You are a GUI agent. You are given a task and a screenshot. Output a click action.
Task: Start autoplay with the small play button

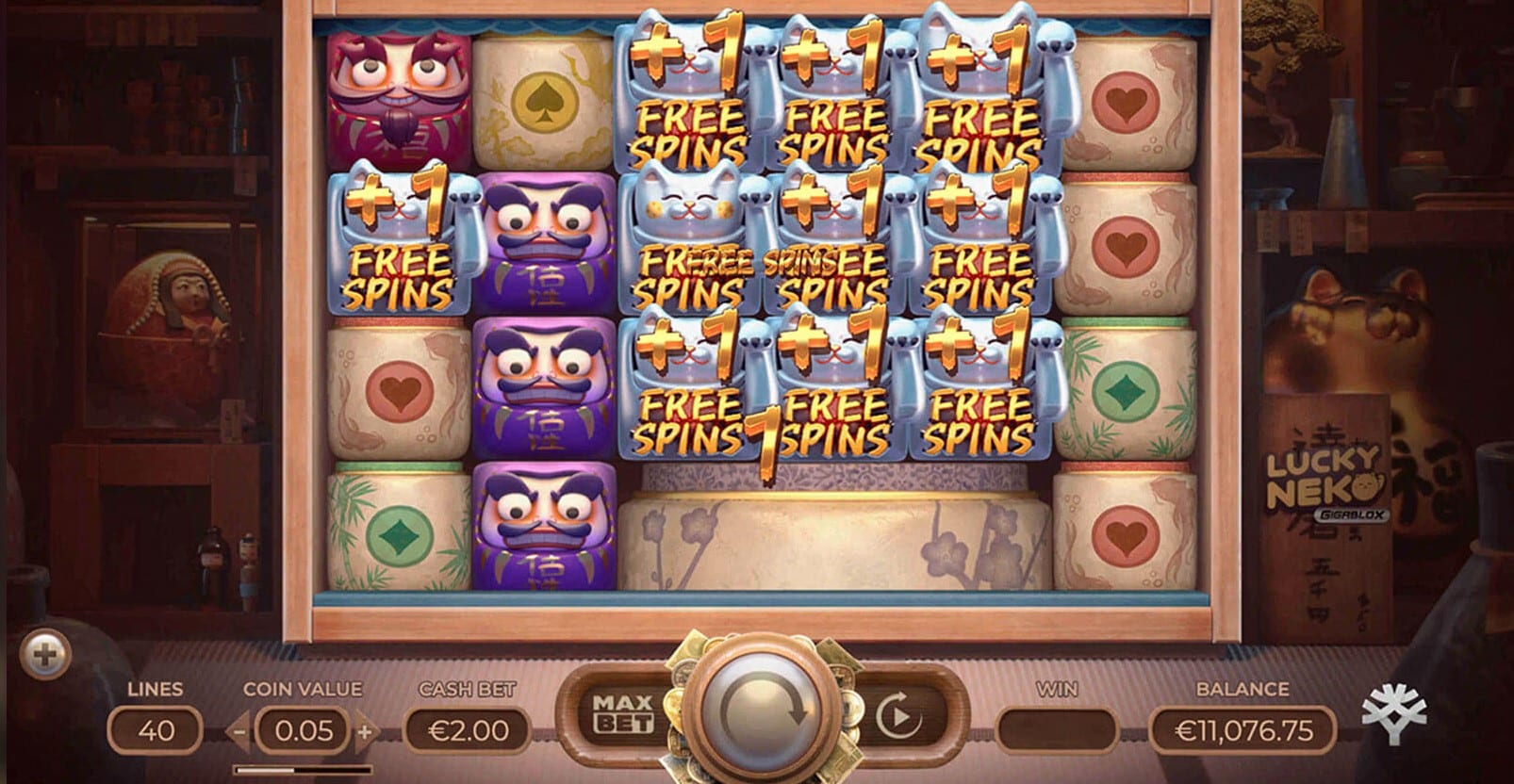coord(897,717)
